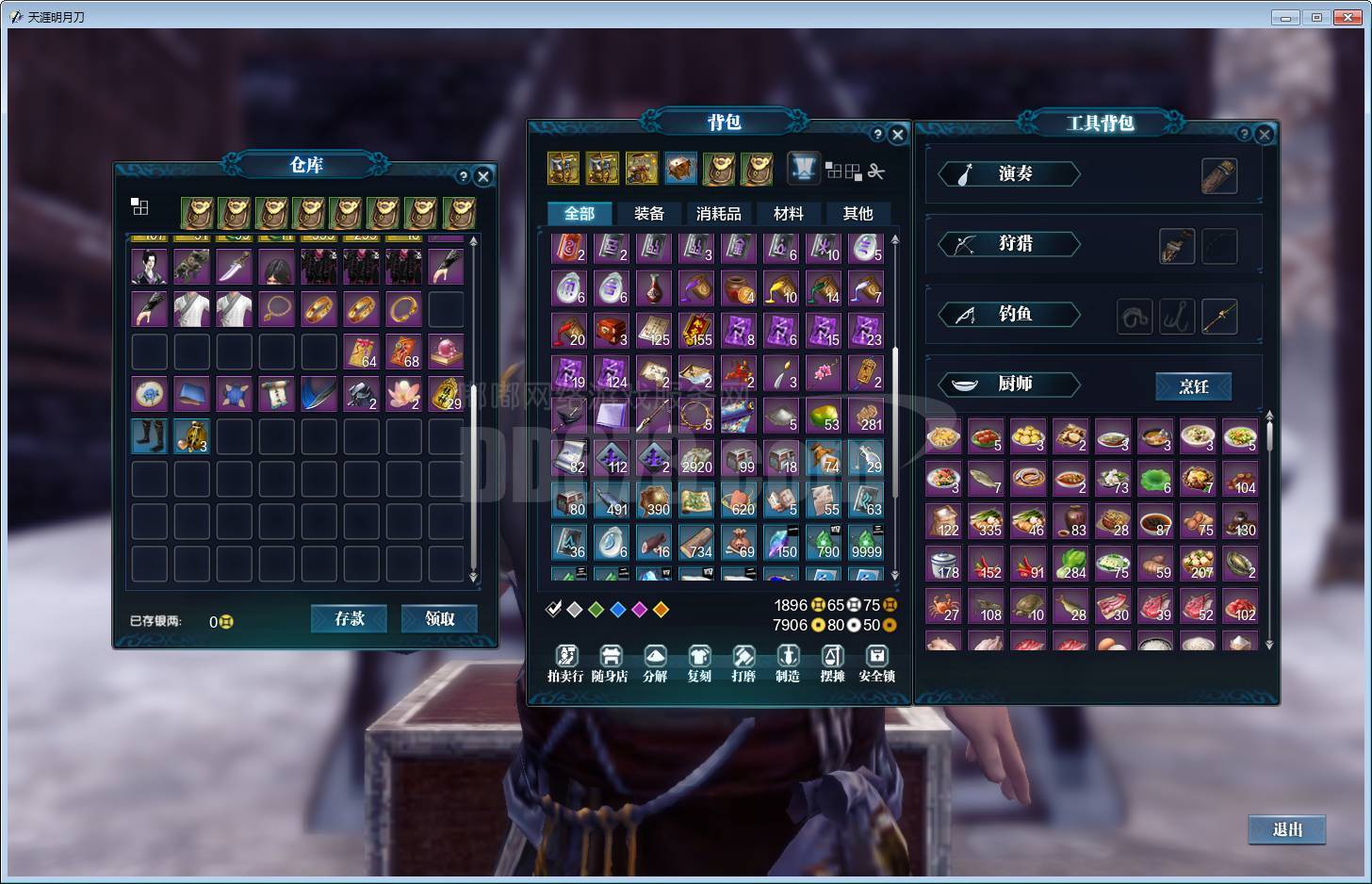This screenshot has width=1372, height=884.
Task: Close the 工具背包 tool bag window
Action: (x=1265, y=135)
